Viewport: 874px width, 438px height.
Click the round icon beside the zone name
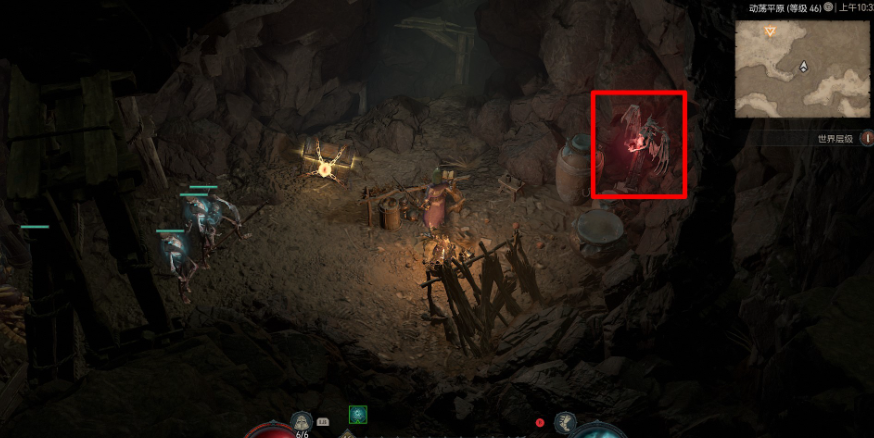(x=829, y=8)
